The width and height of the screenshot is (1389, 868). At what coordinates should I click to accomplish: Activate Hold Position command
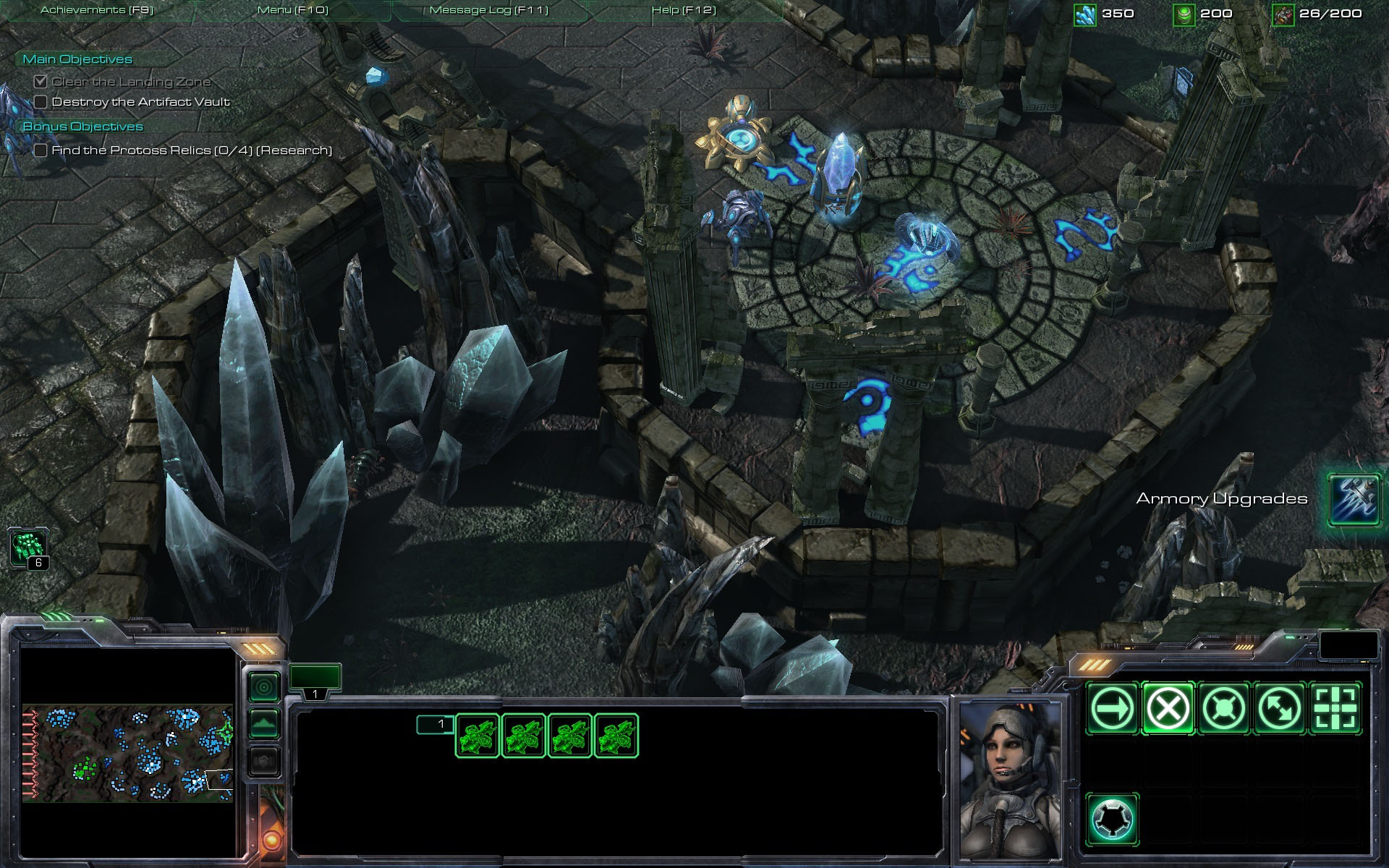tap(1223, 708)
